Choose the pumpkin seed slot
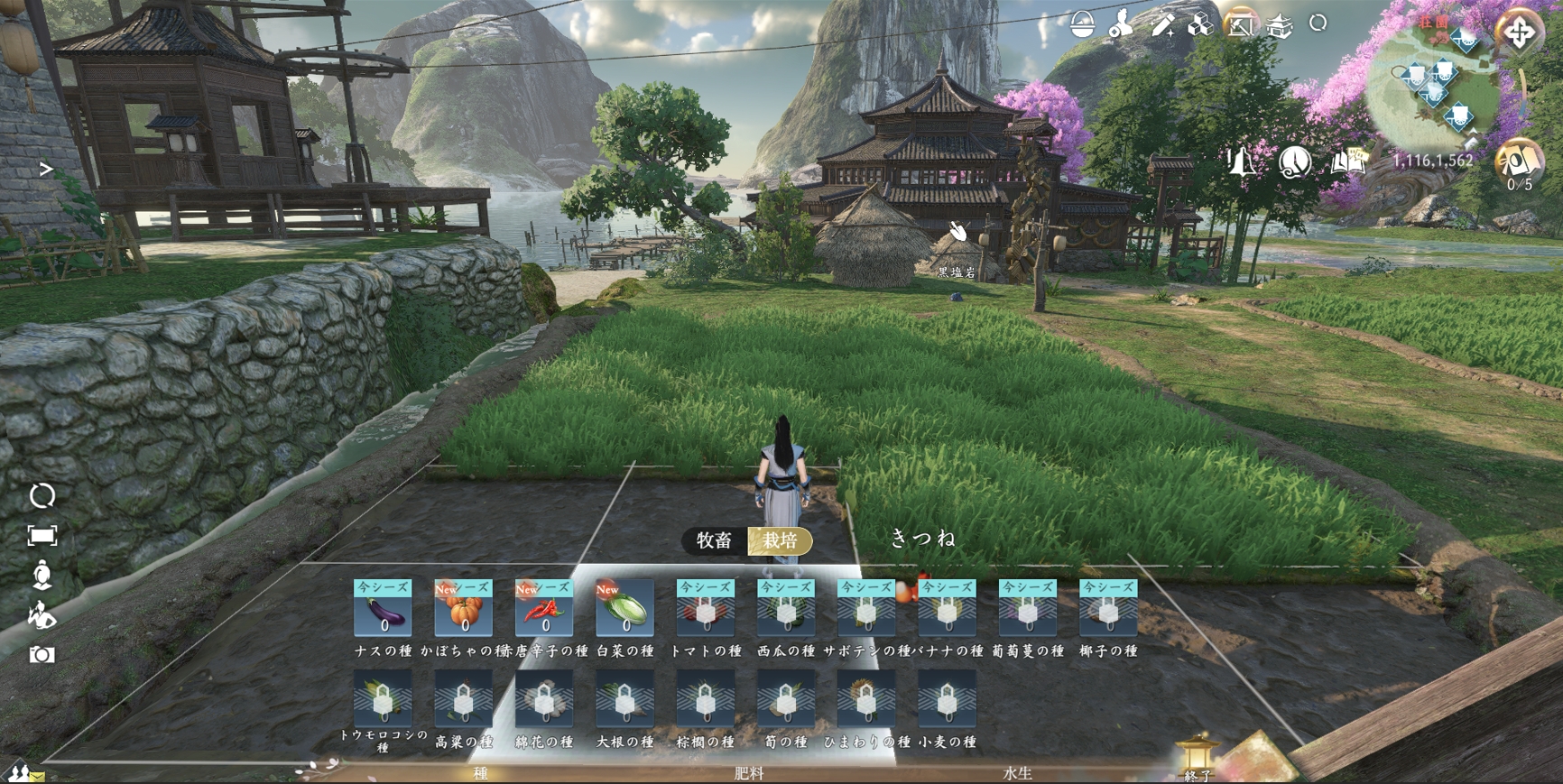The height and width of the screenshot is (784, 1563). [x=463, y=609]
